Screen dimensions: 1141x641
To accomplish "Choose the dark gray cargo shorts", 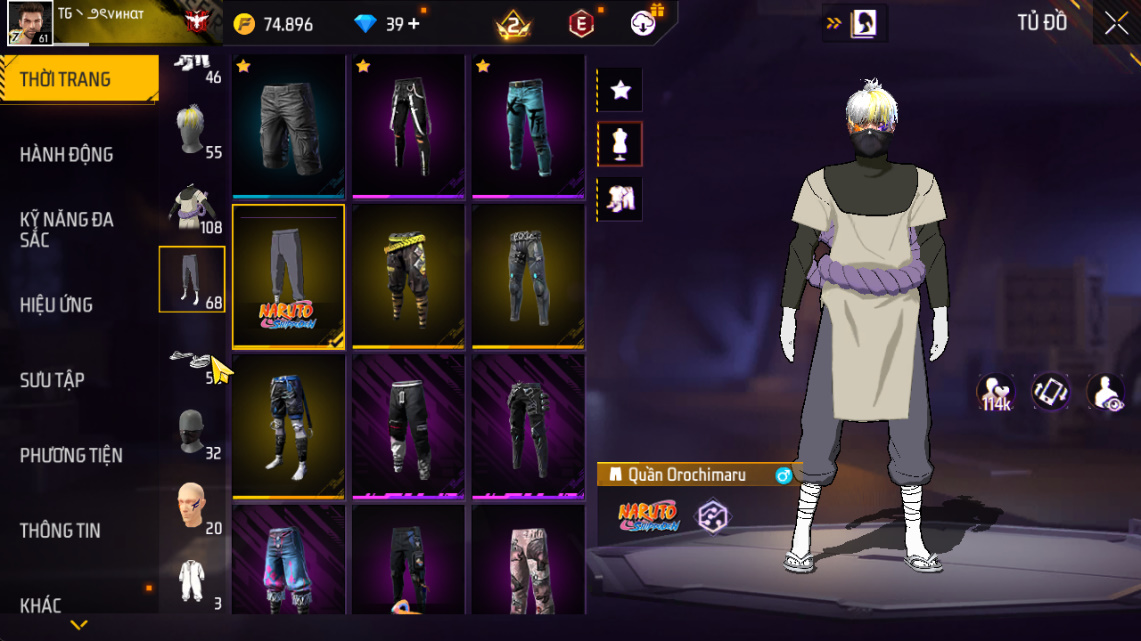I will [289, 126].
